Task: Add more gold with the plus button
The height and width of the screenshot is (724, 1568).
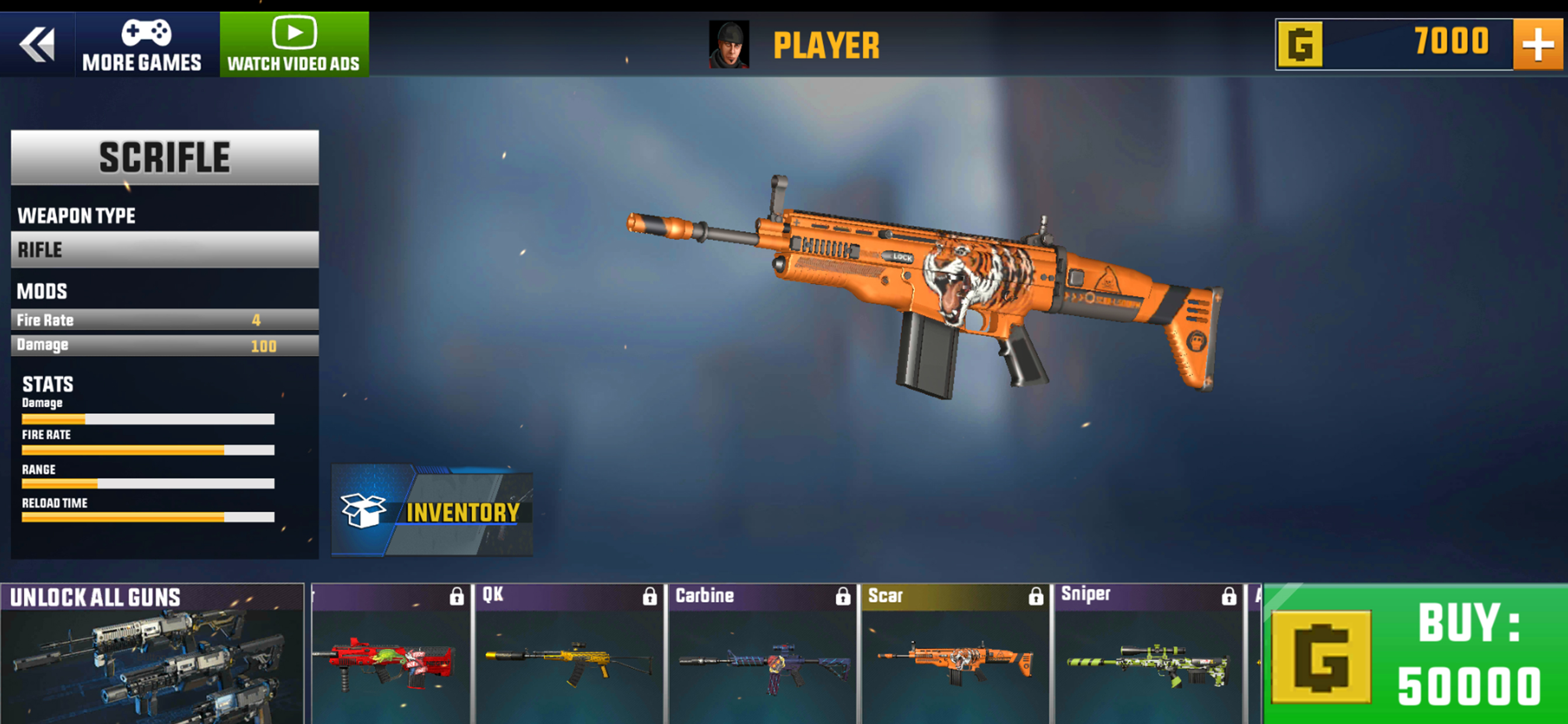Action: (x=1538, y=44)
